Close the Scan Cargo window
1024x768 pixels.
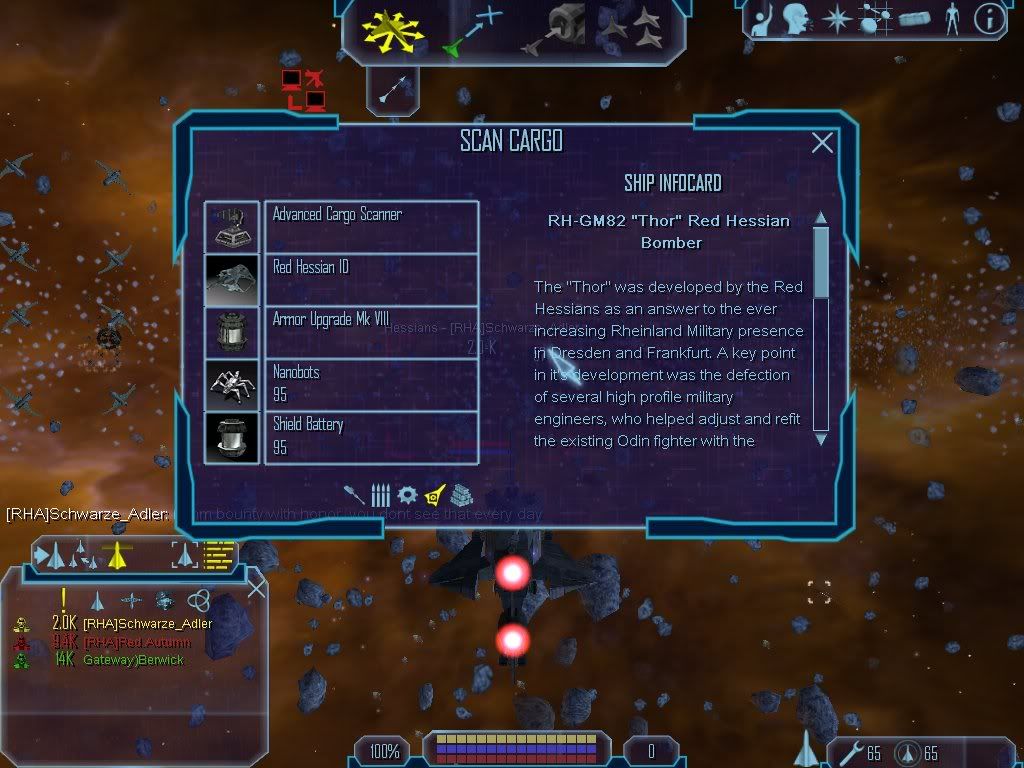(822, 143)
